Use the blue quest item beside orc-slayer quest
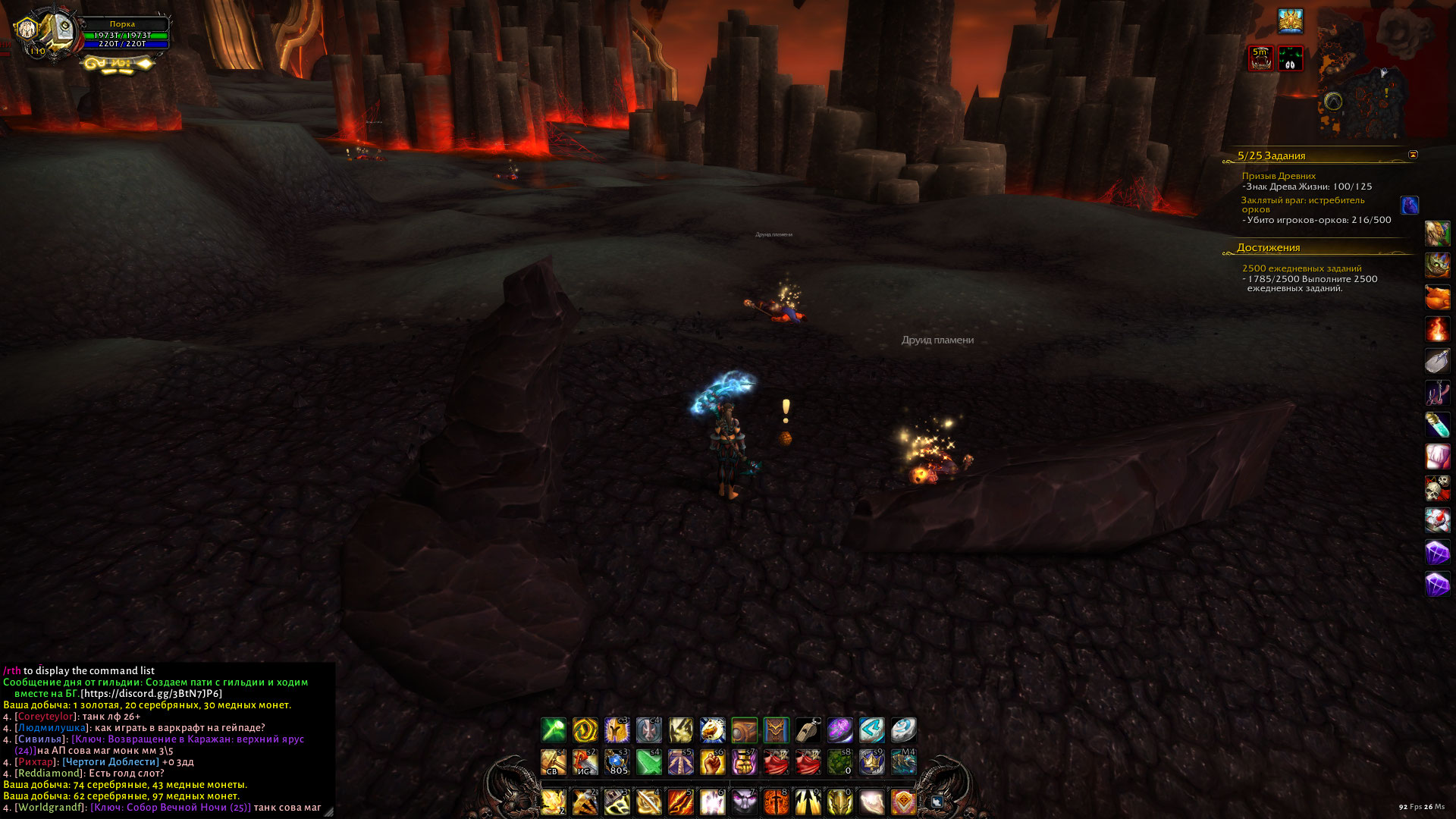The height and width of the screenshot is (819, 1456). [1409, 206]
